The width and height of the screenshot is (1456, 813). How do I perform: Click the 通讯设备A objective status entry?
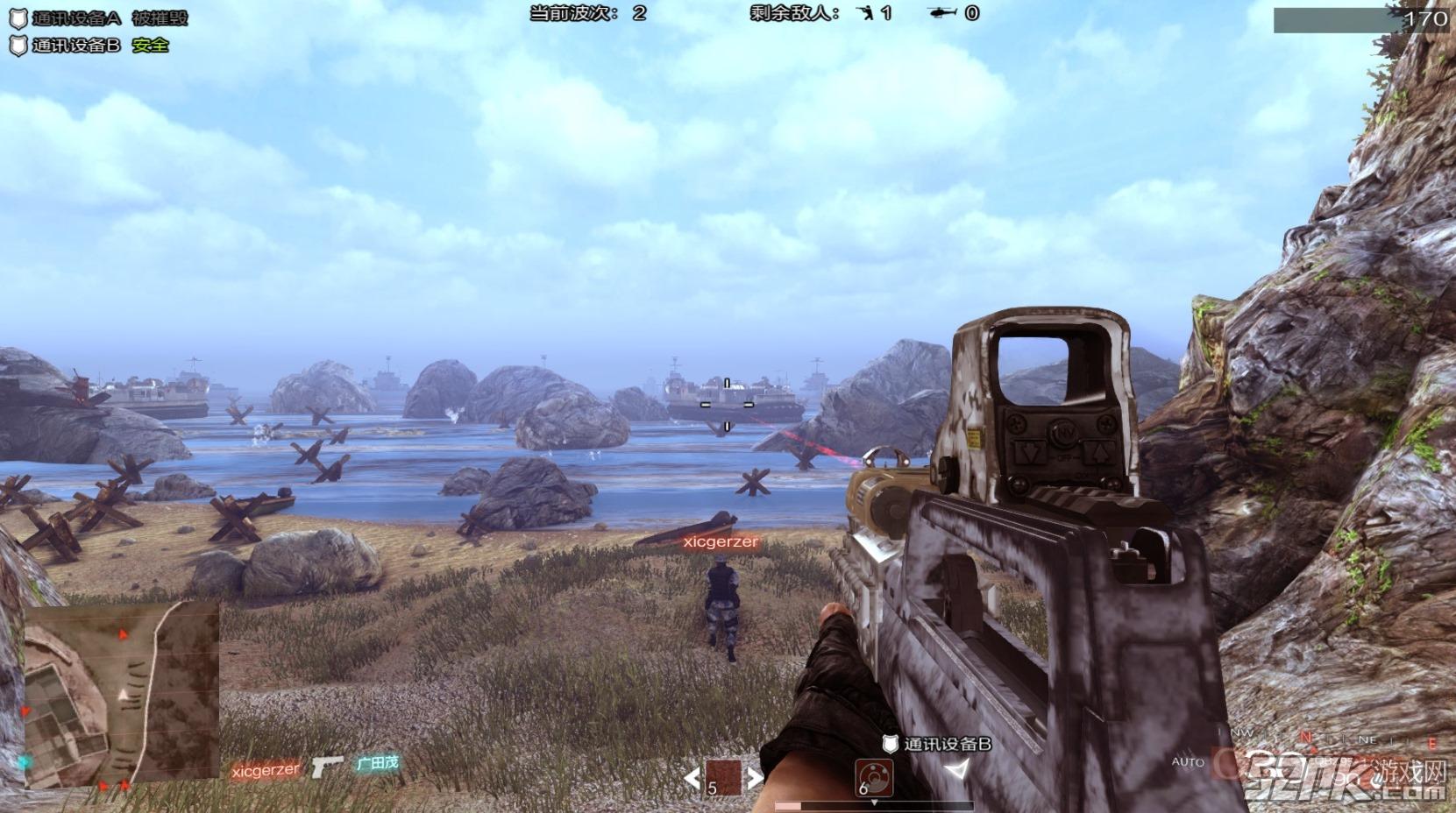coord(98,18)
